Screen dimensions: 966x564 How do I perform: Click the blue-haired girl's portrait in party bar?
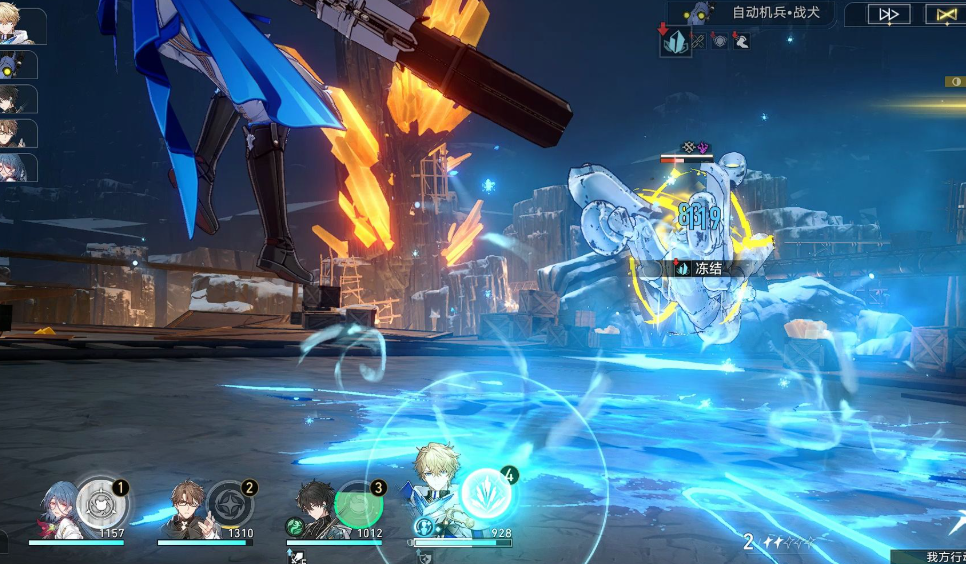click(63, 508)
